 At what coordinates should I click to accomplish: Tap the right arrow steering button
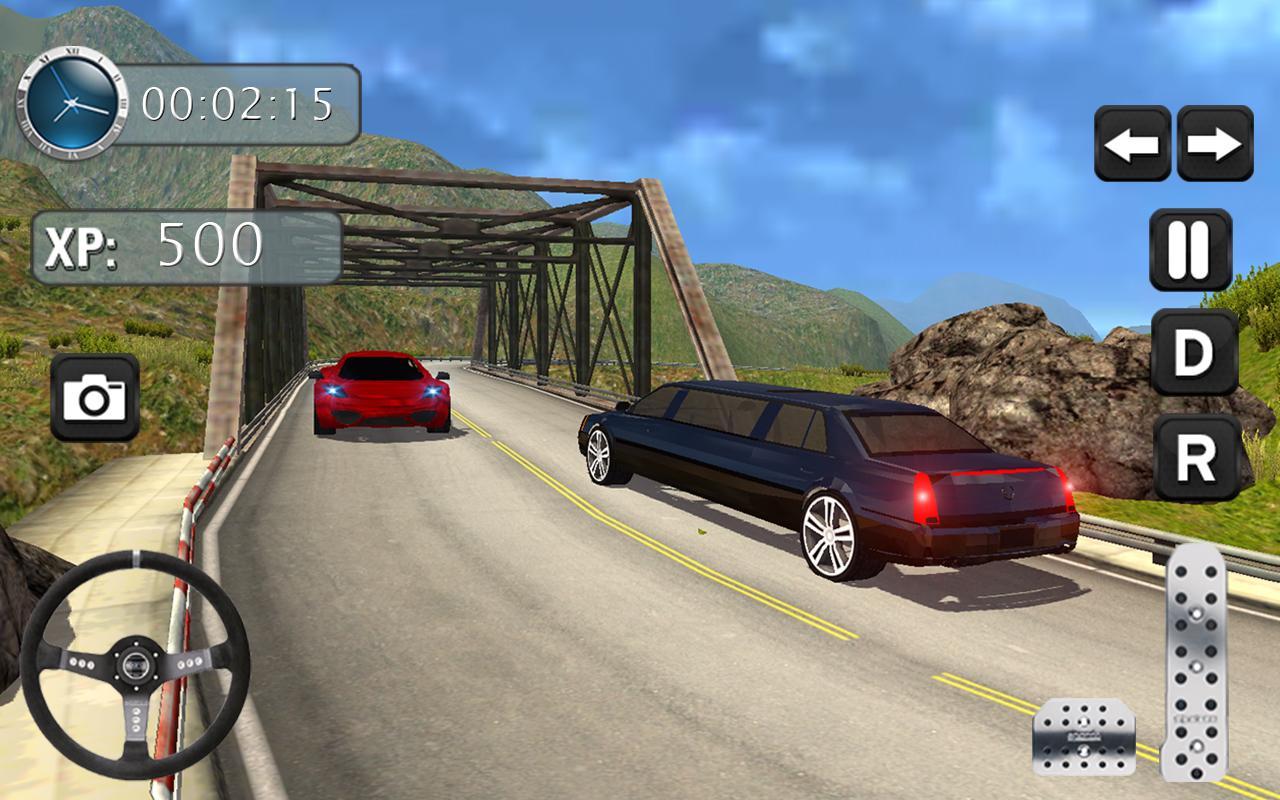[x=1215, y=144]
